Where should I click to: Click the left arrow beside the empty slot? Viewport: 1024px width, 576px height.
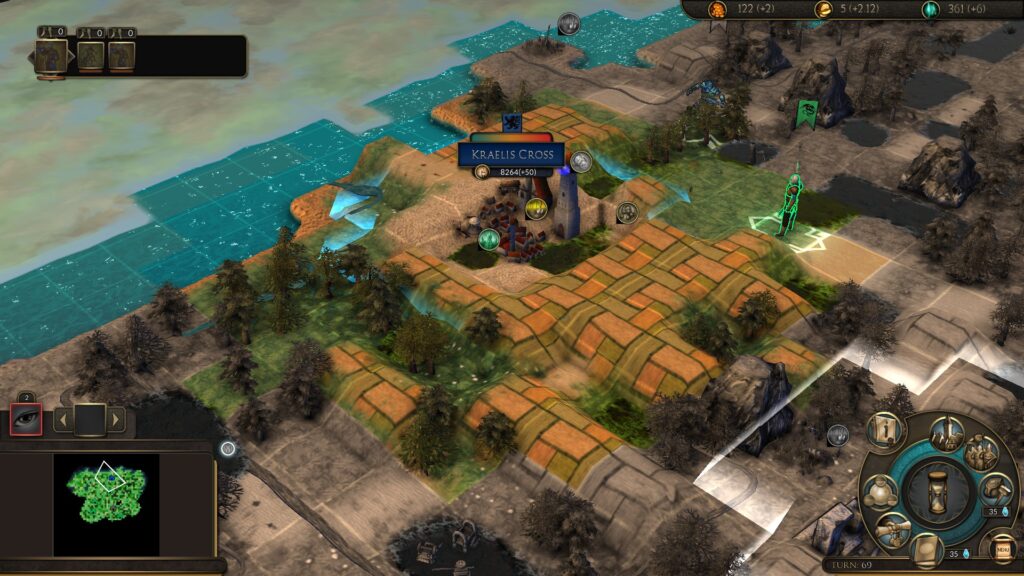[x=62, y=419]
